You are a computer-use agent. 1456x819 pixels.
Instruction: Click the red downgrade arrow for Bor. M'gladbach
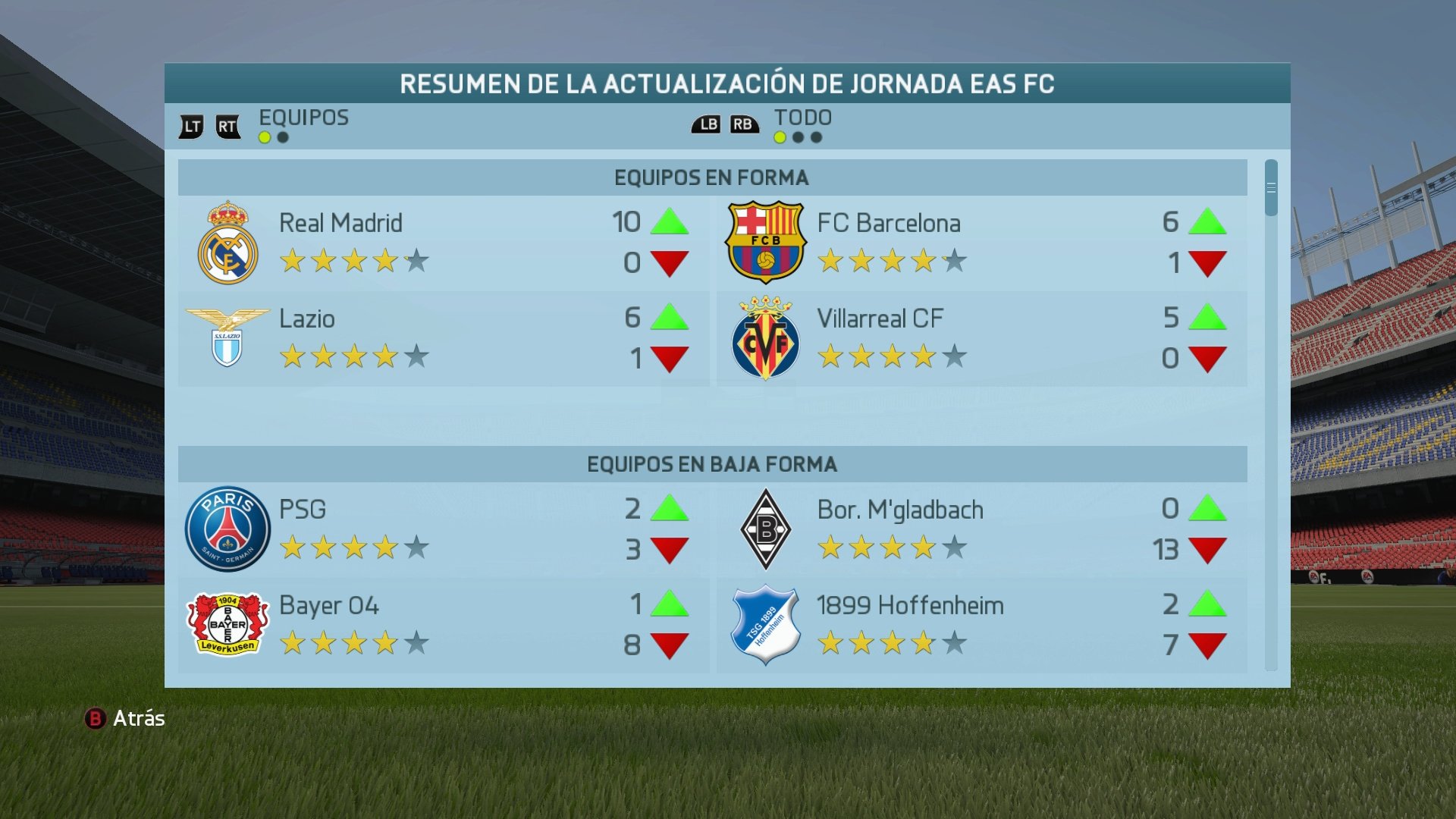(x=1207, y=548)
